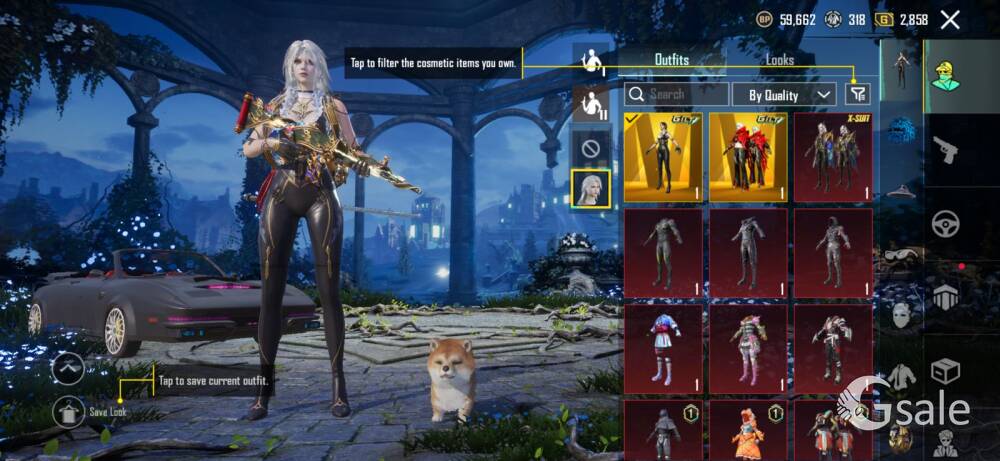Open the hat subcategory
Viewport: 1000px width, 461px height.
coord(902,190)
